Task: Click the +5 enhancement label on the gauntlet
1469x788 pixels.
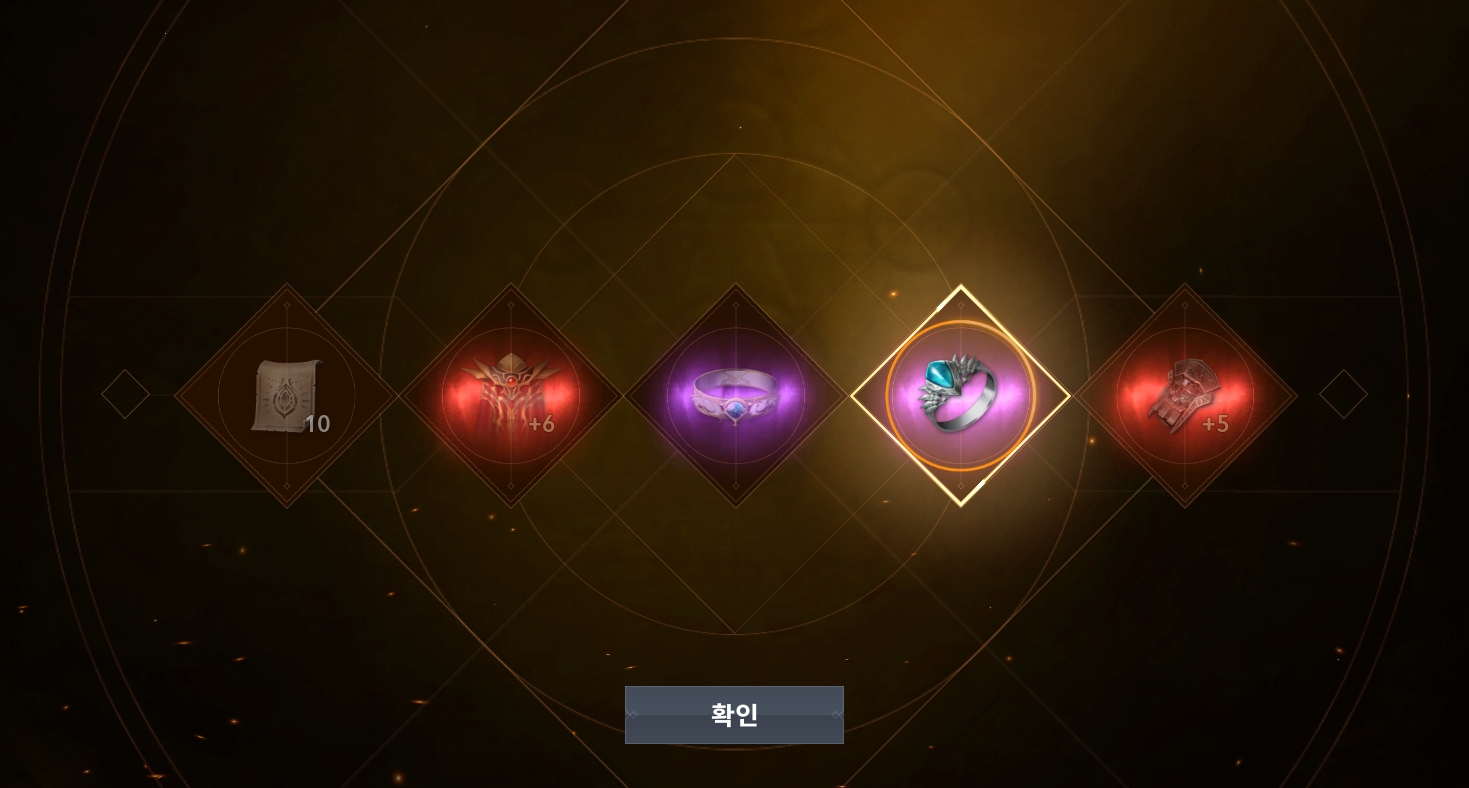Action: pyautogui.click(x=1217, y=424)
